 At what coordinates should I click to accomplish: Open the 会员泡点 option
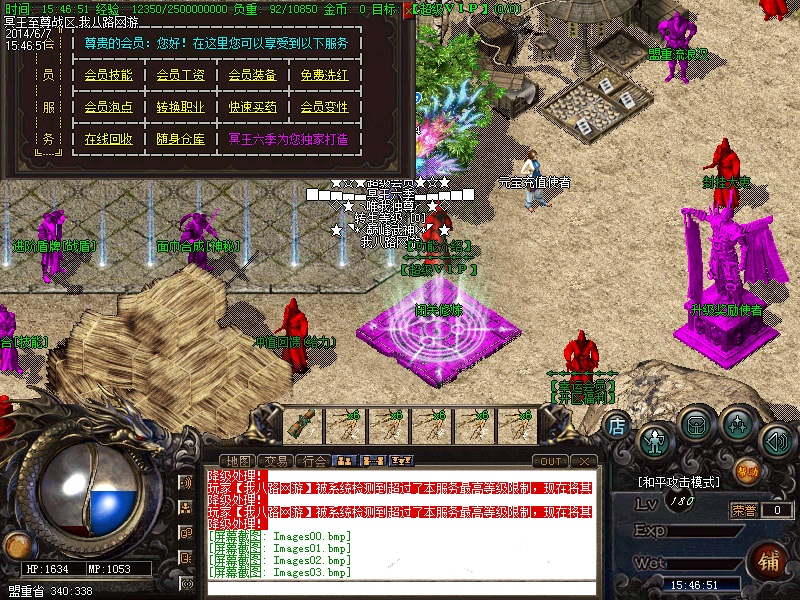(108, 107)
